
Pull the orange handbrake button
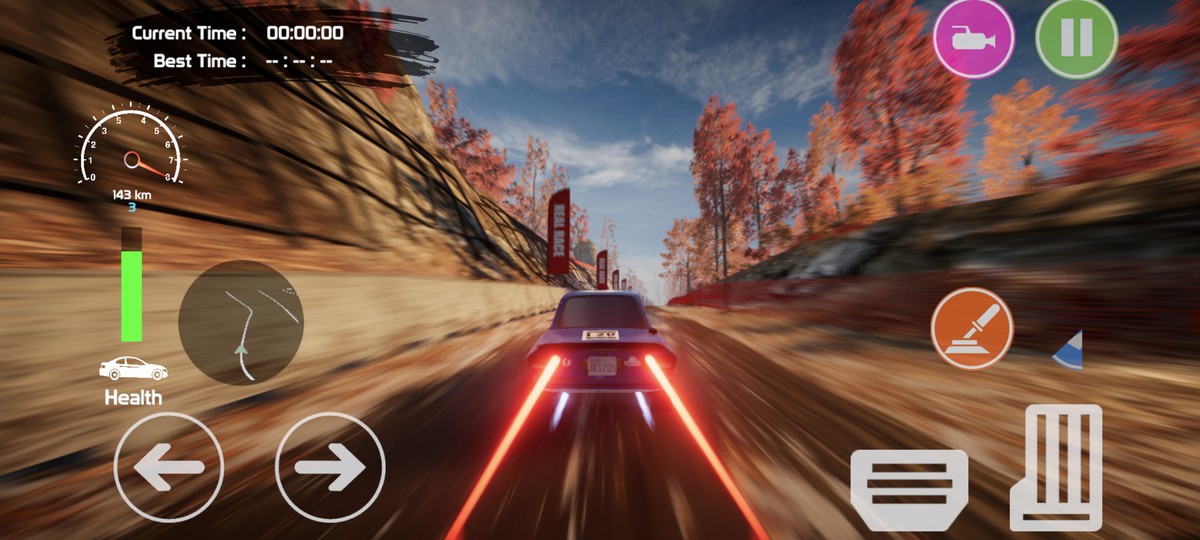tap(972, 329)
